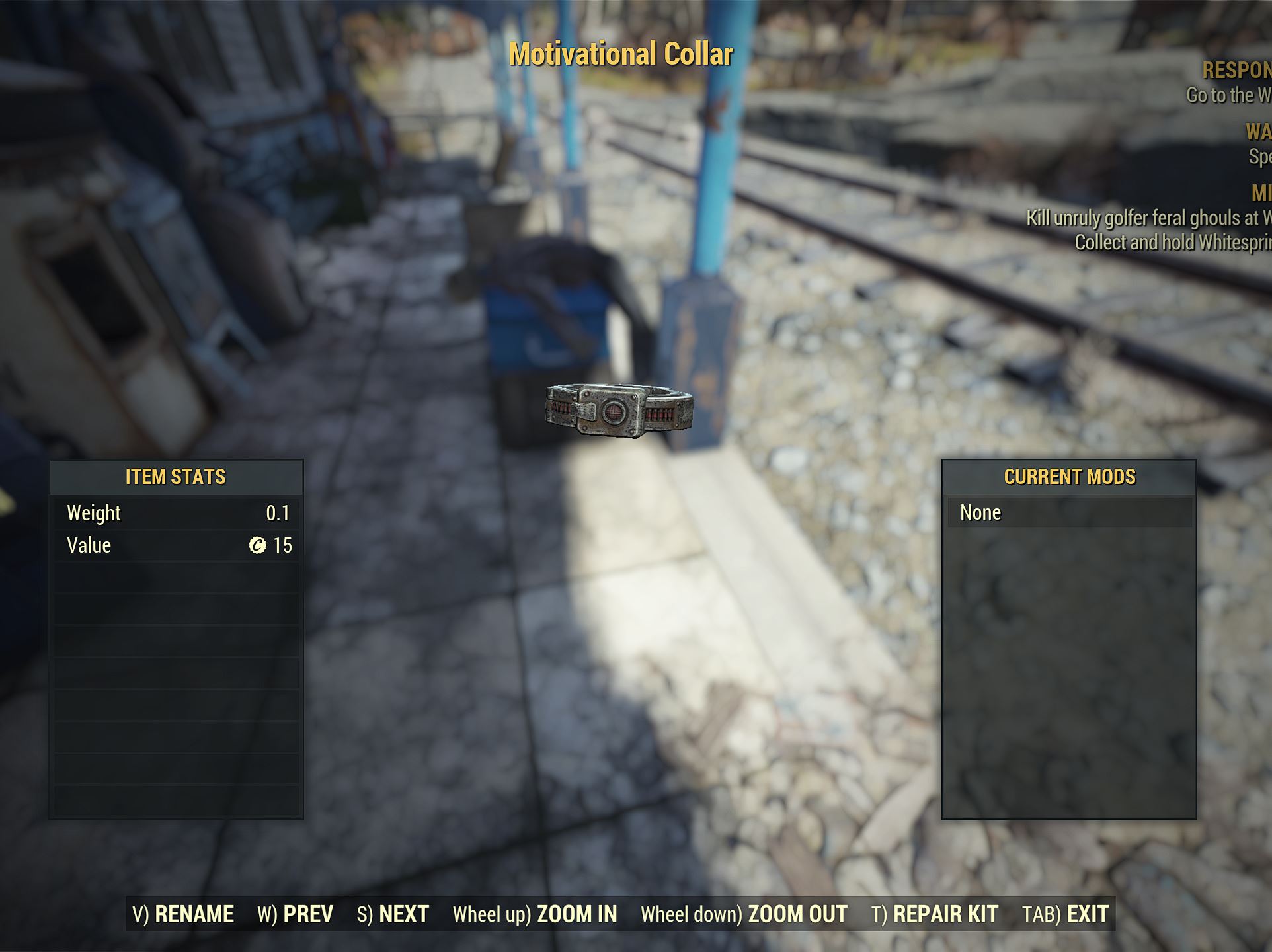
Task: Click the ITEM STATS panel header
Action: point(176,476)
